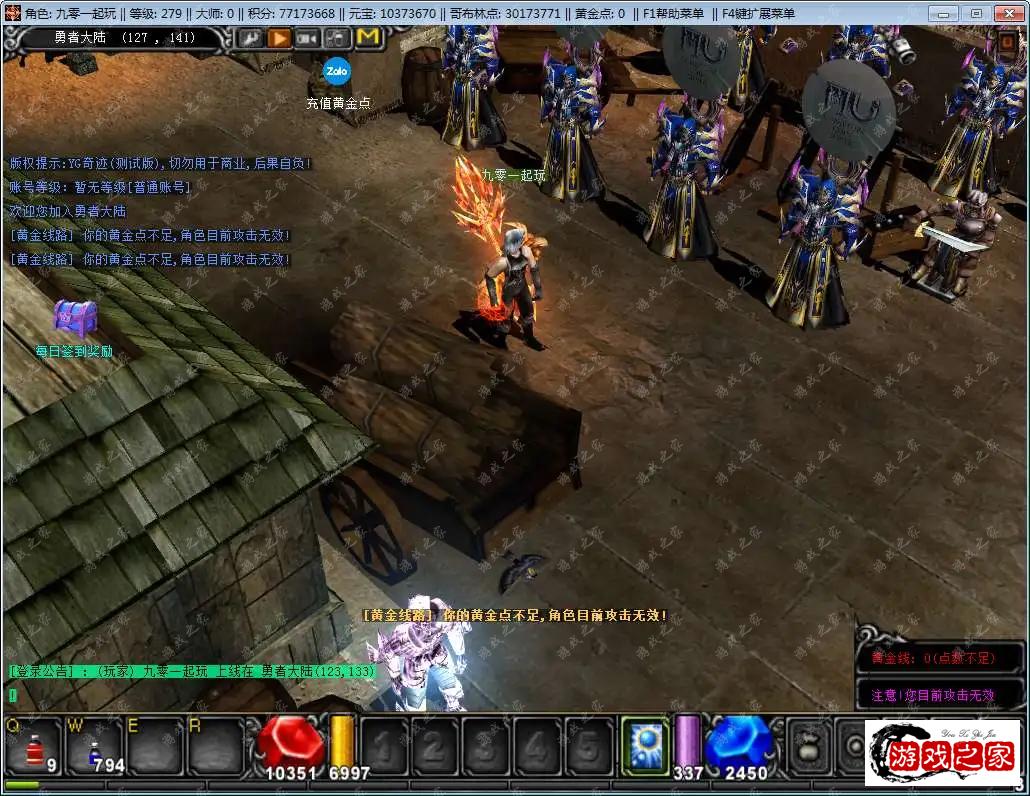This screenshot has height=796, width=1030.
Task: Click the first gray toolbar button beside the play arrow
Action: point(249,38)
